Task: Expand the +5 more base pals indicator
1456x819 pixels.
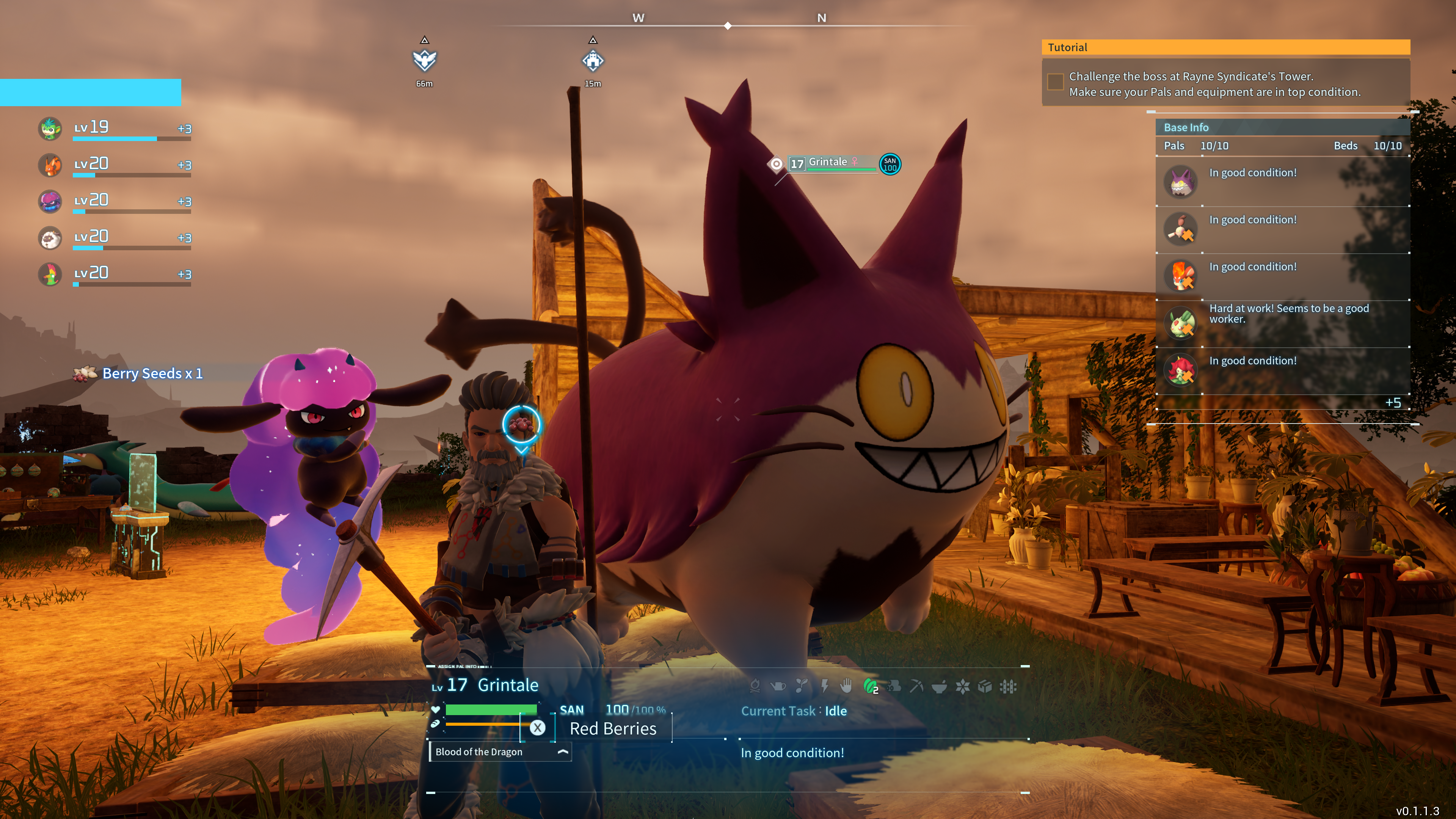Action: pos(1393,402)
